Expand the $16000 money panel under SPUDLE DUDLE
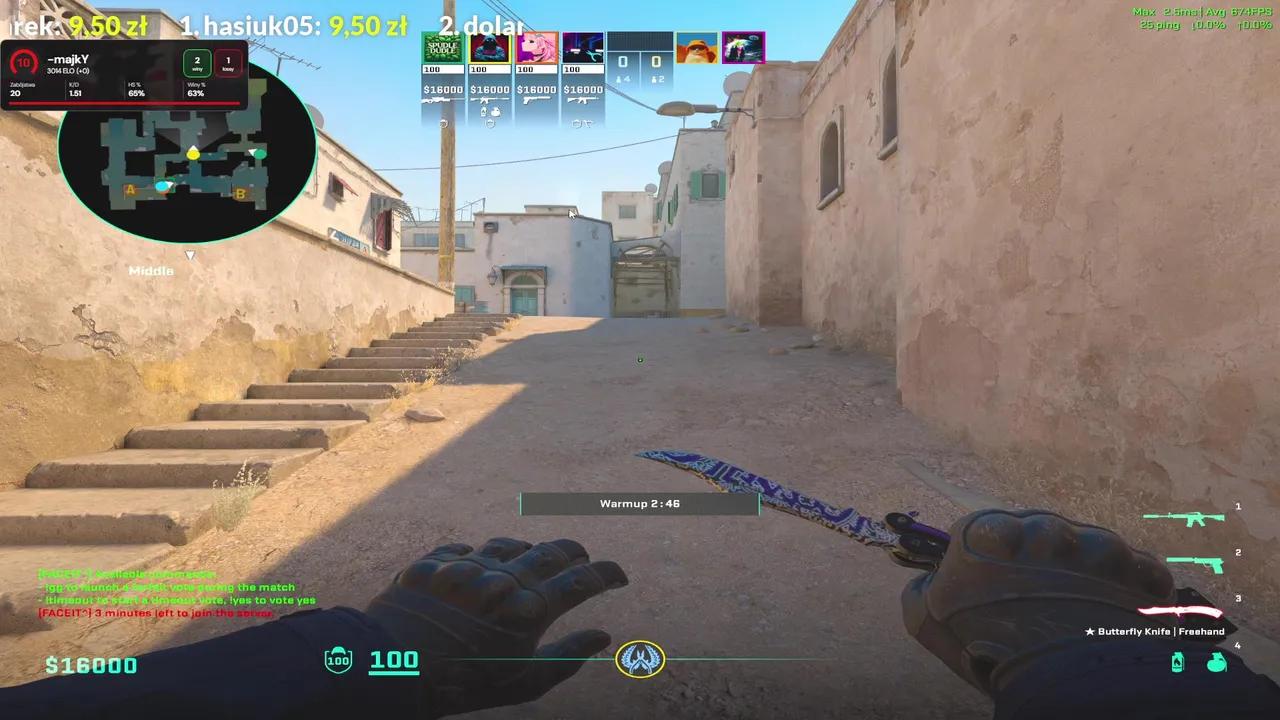 click(441, 89)
